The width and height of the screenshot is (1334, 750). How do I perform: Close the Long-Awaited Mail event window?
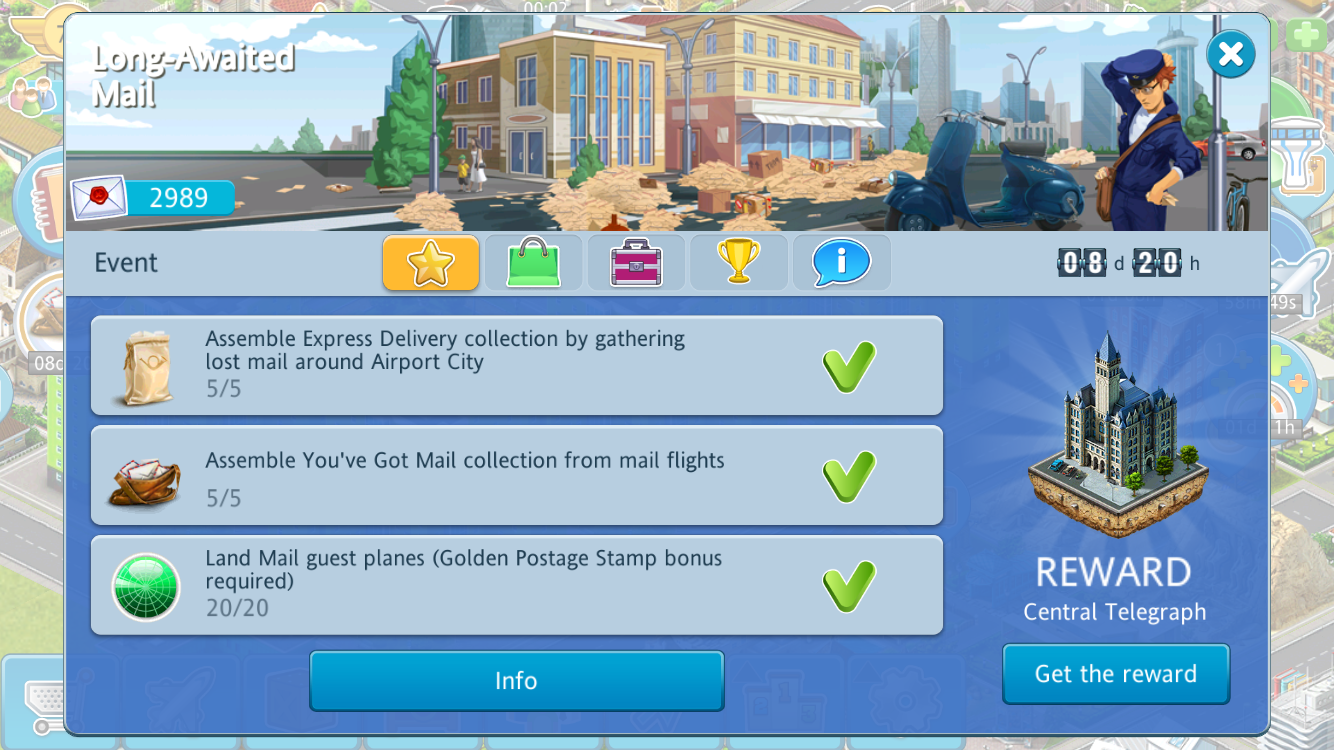[x=1230, y=54]
